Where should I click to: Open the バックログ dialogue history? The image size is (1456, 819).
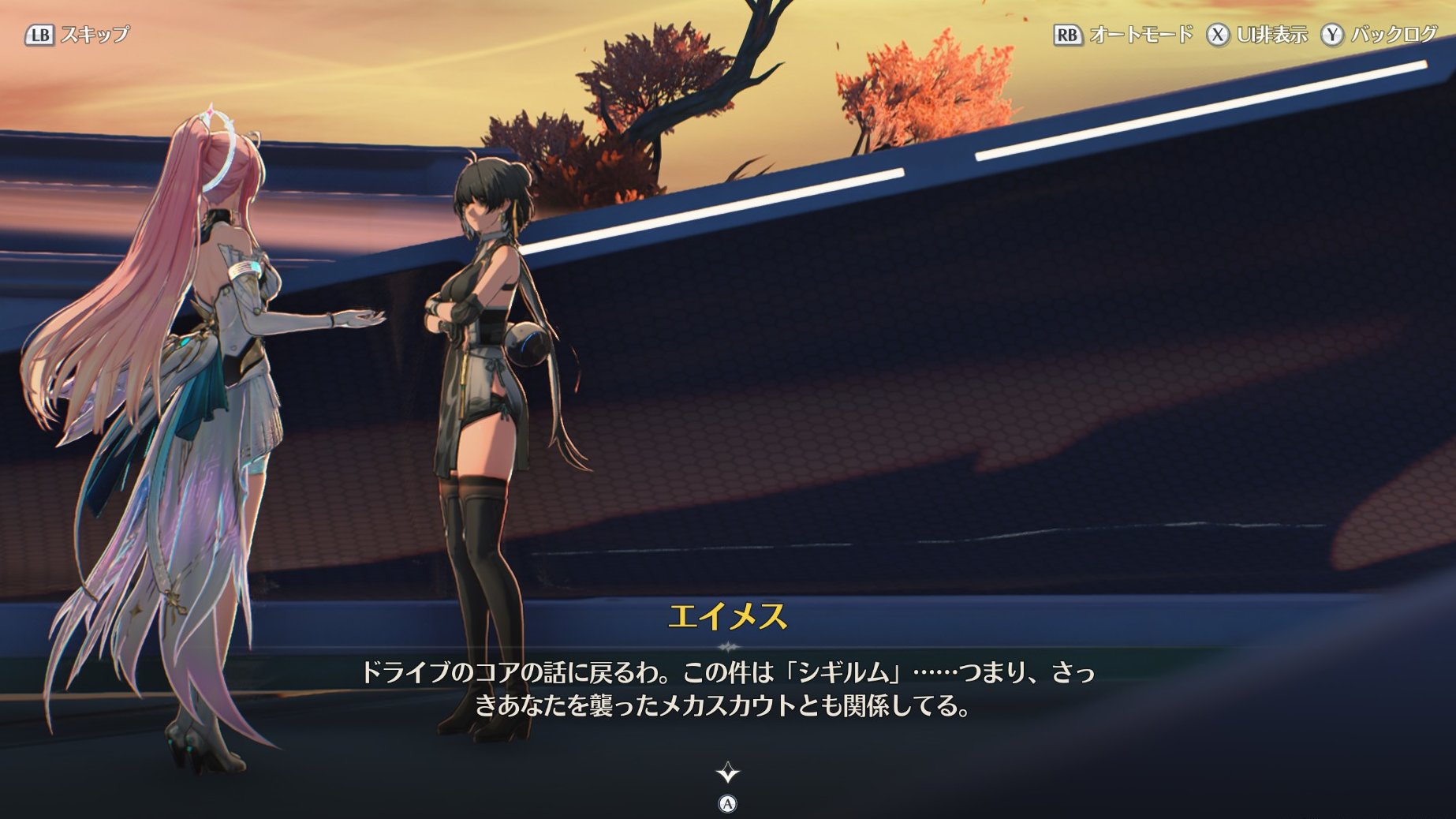(x=1393, y=35)
